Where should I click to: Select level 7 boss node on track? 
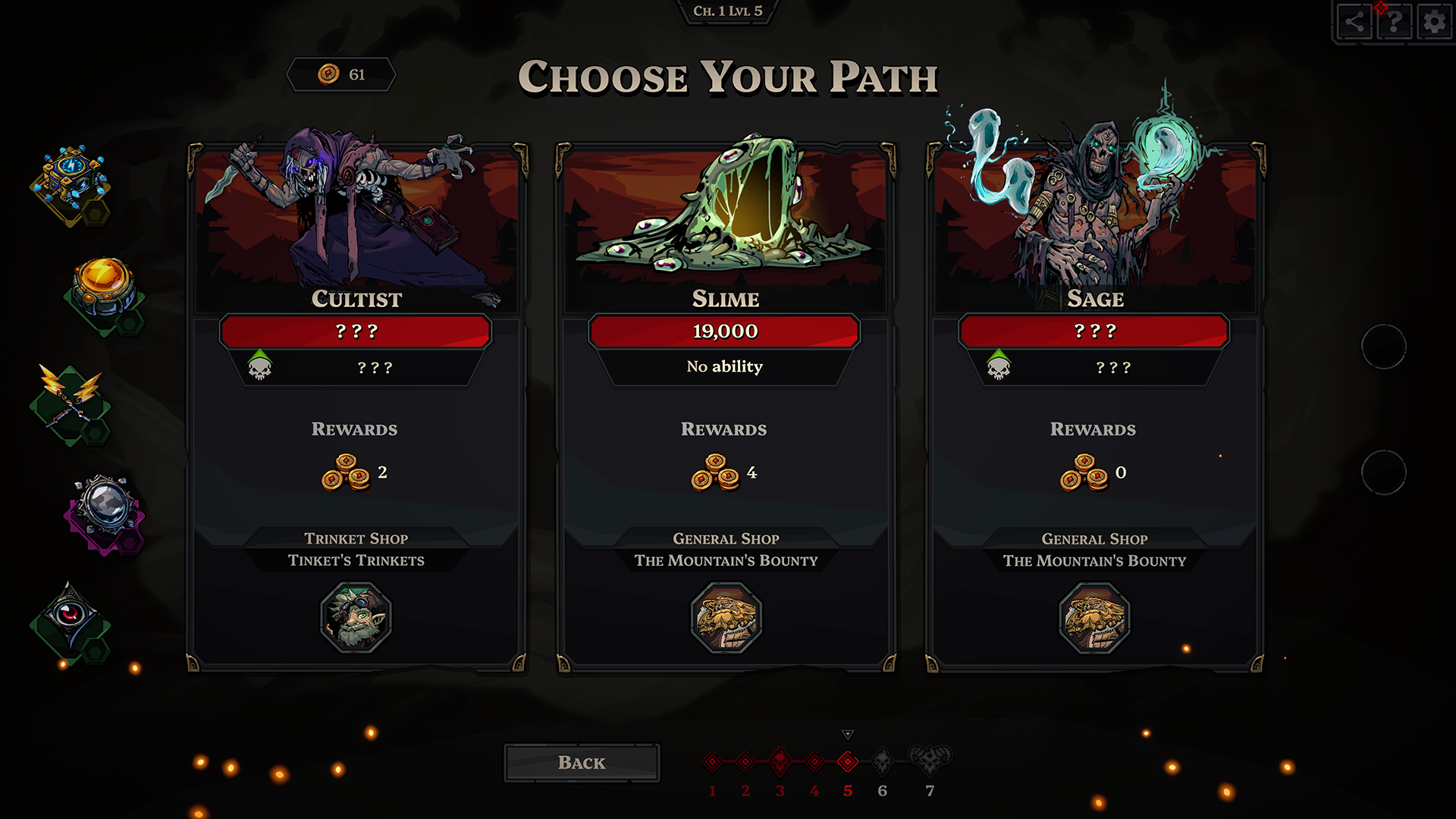click(930, 760)
